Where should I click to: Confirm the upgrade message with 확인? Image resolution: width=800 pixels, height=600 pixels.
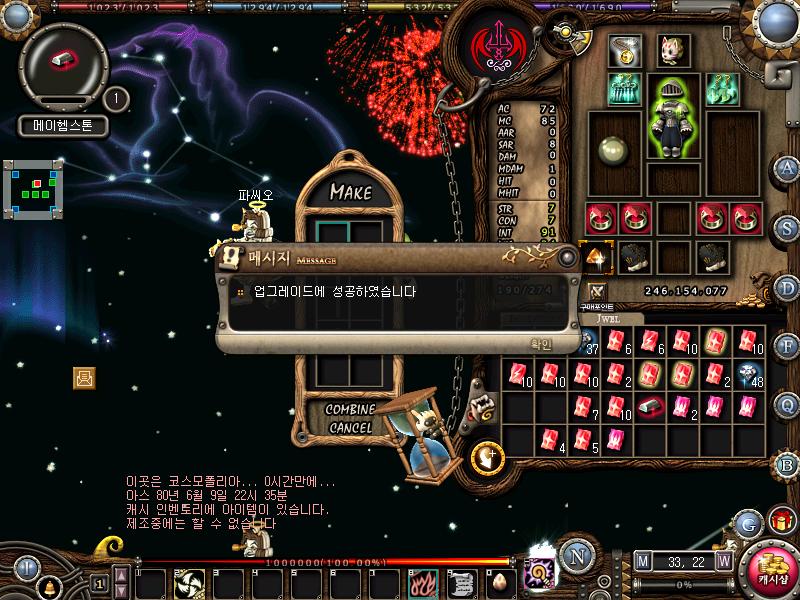click(x=540, y=343)
